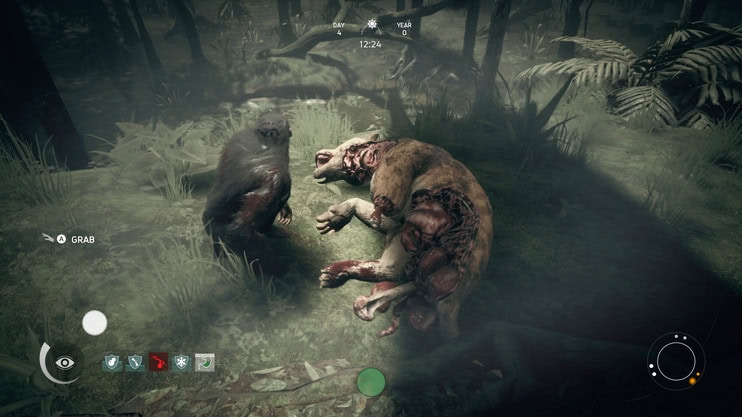Click the sun icon above the clock

pyautogui.click(x=372, y=24)
